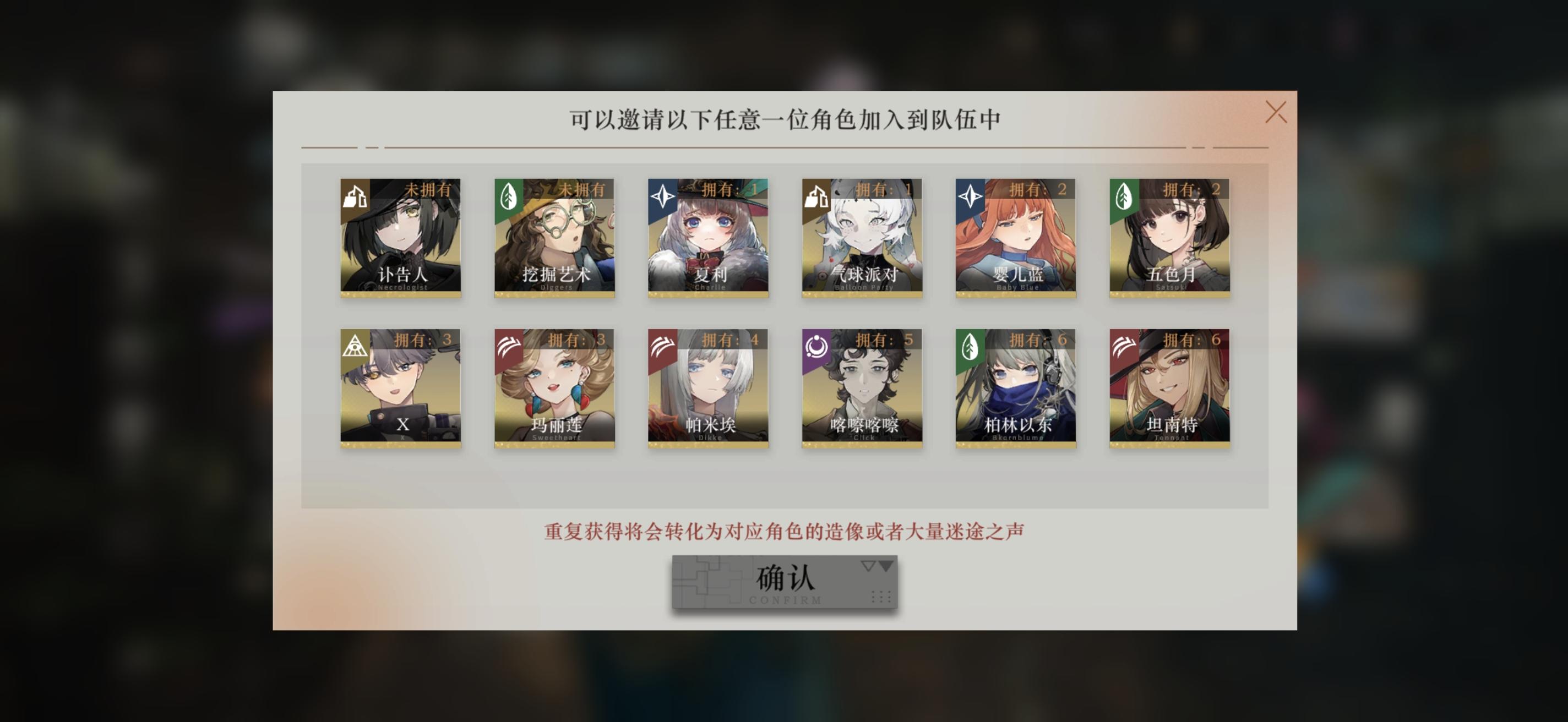The height and width of the screenshot is (722, 1568).
Task: Select the Bkornblume character portrait
Action: pyautogui.click(x=1016, y=389)
